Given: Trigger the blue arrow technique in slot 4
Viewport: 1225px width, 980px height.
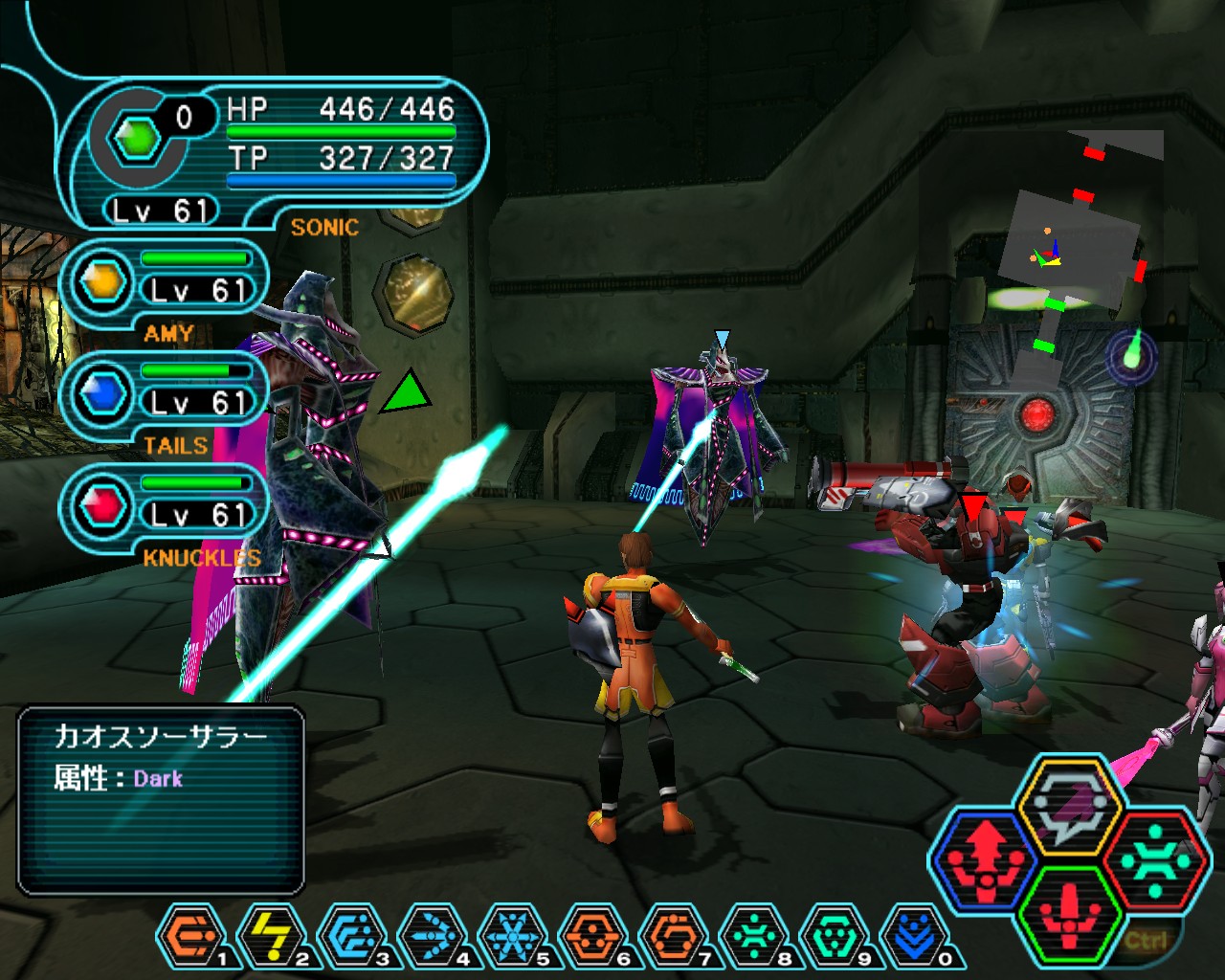Looking at the screenshot, I should (x=430, y=932).
